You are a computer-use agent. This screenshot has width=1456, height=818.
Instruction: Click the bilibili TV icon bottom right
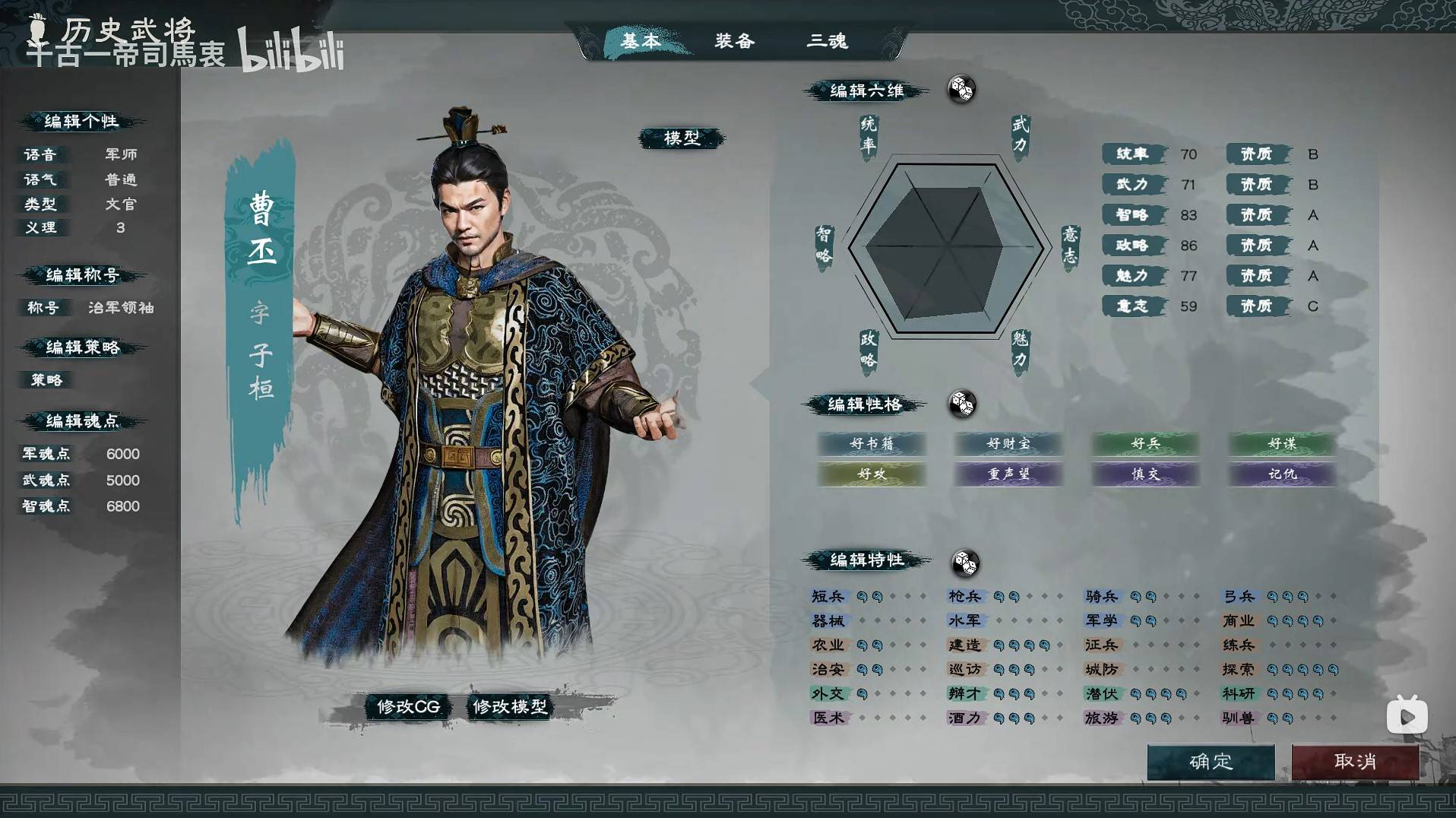pos(1407,715)
